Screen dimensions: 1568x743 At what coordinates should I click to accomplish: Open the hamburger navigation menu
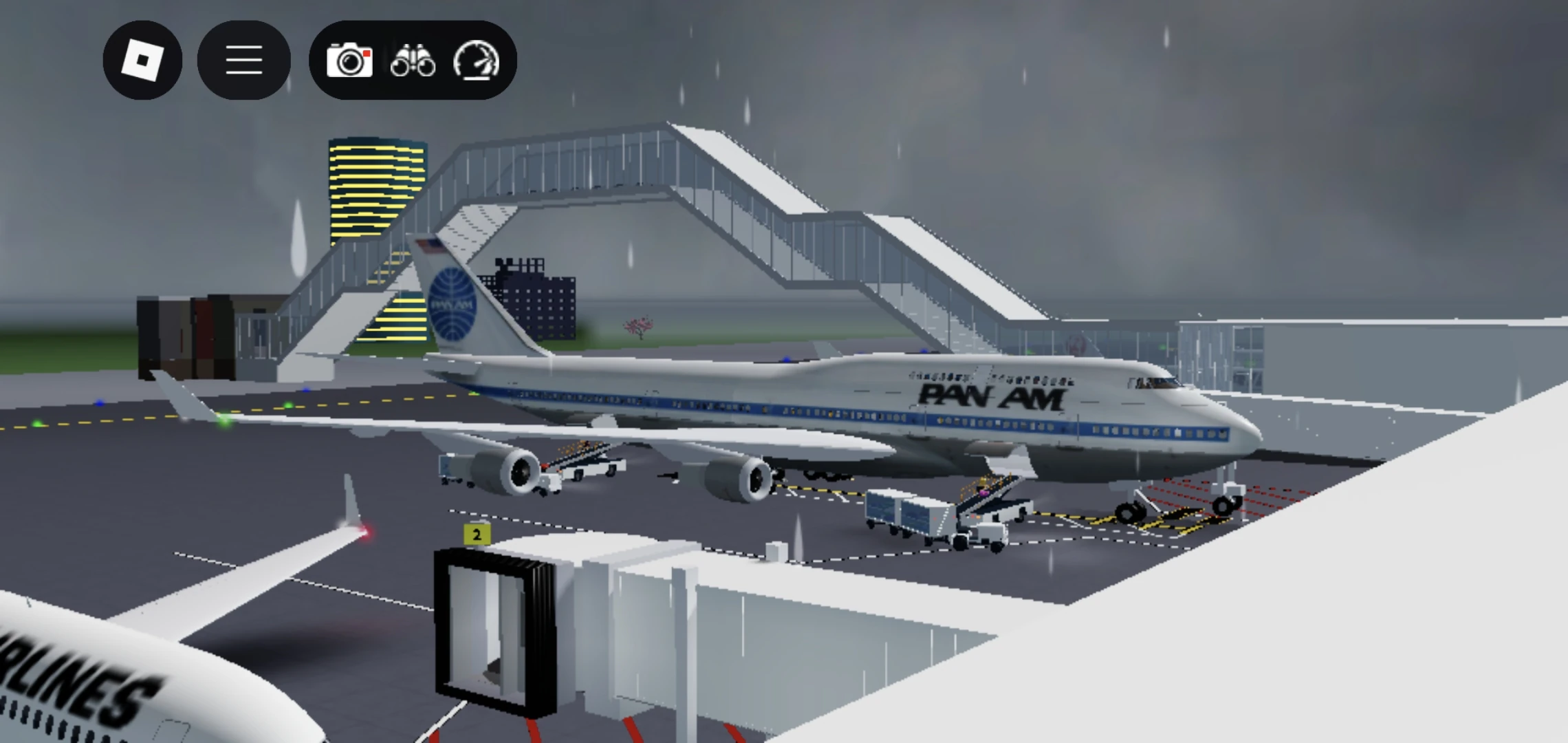(243, 61)
